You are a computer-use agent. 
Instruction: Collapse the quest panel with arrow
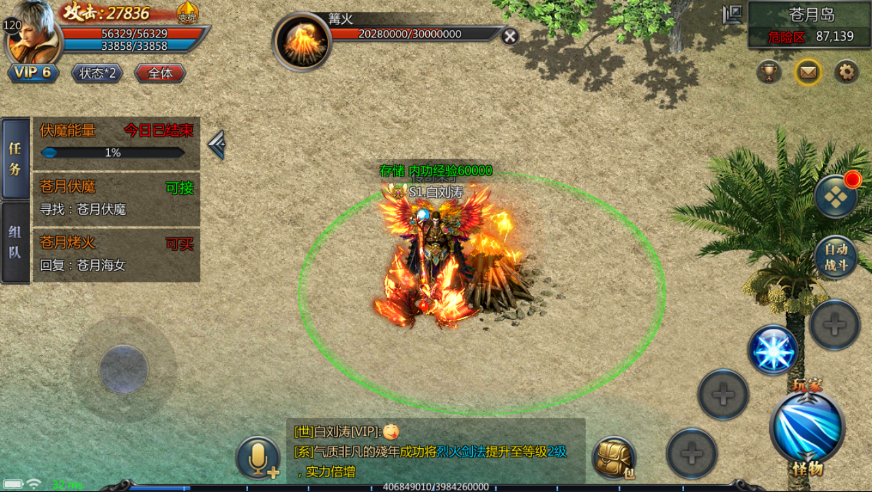tap(216, 146)
